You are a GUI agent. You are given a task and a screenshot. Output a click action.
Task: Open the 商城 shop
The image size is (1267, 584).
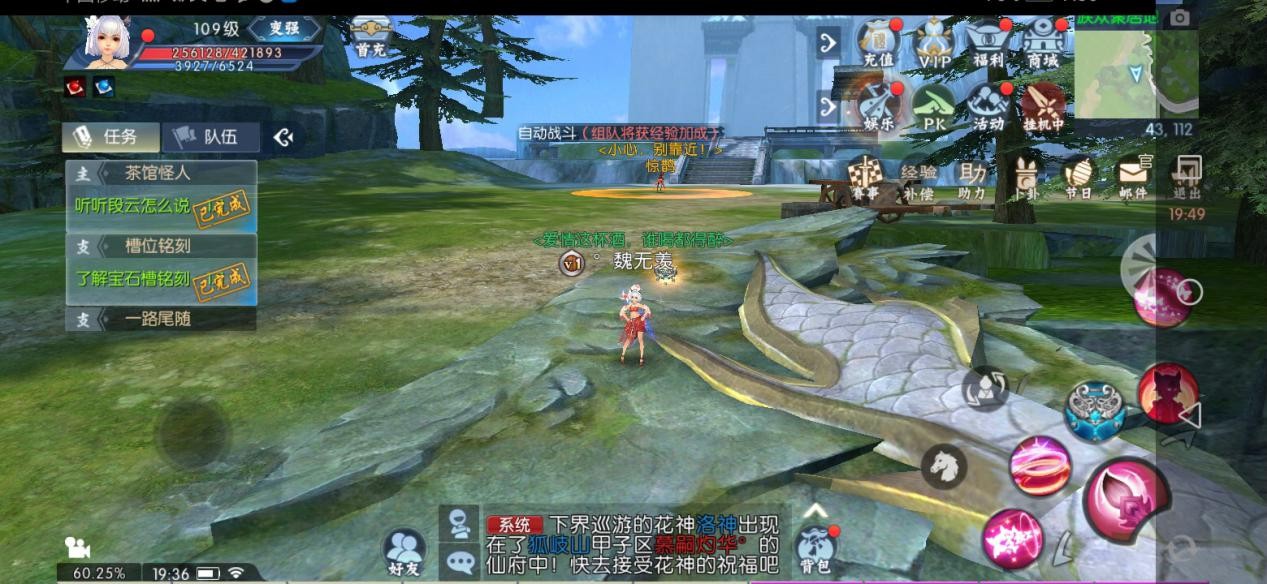[1042, 45]
